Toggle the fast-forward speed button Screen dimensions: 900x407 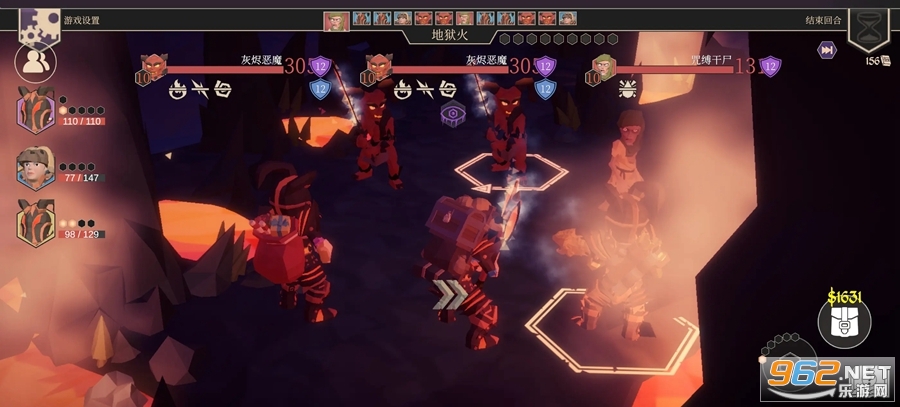tap(827, 50)
